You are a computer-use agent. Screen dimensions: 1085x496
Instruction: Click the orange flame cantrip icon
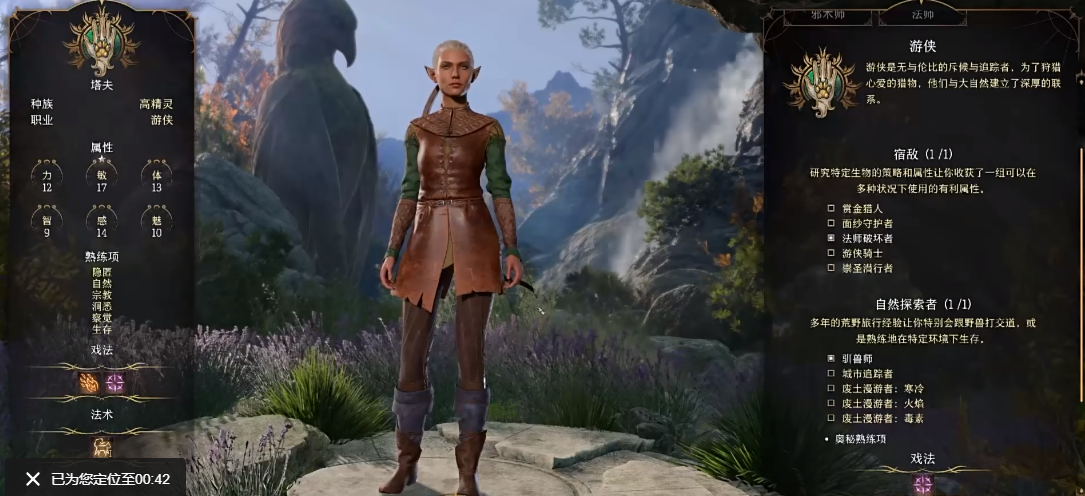tap(89, 383)
